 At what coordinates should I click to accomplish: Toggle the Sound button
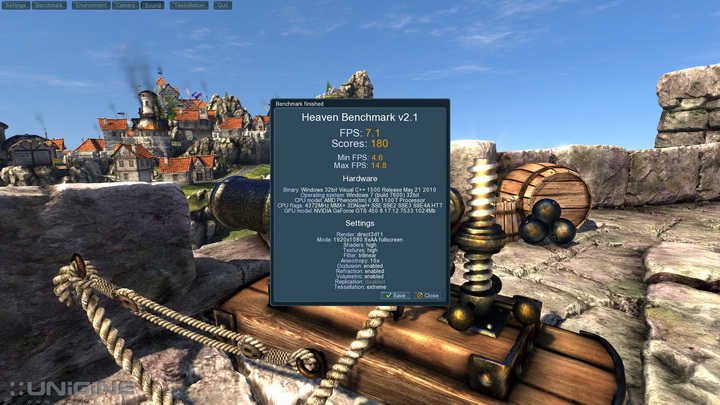pyautogui.click(x=152, y=5)
